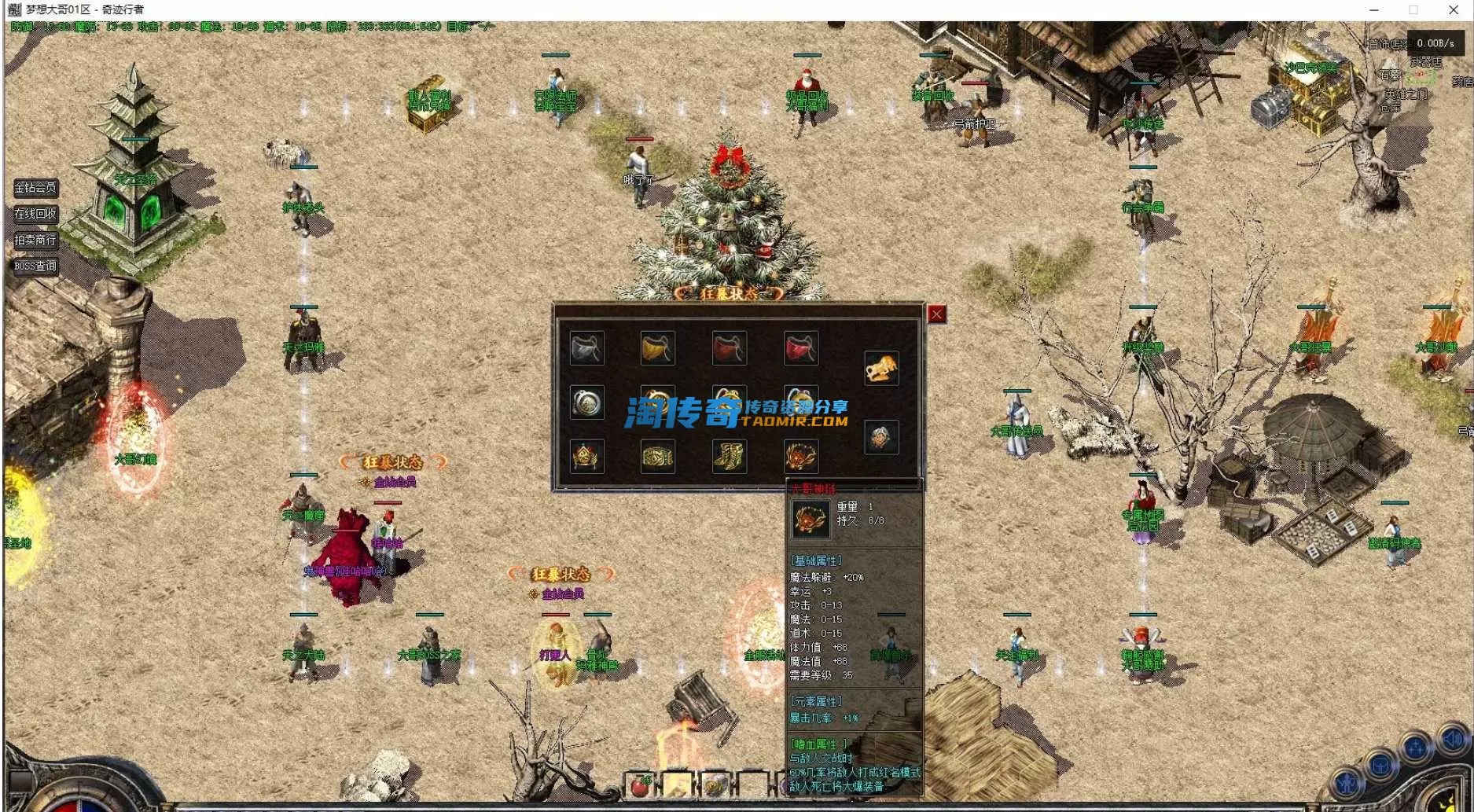Select the golden helmet slot

click(586, 456)
